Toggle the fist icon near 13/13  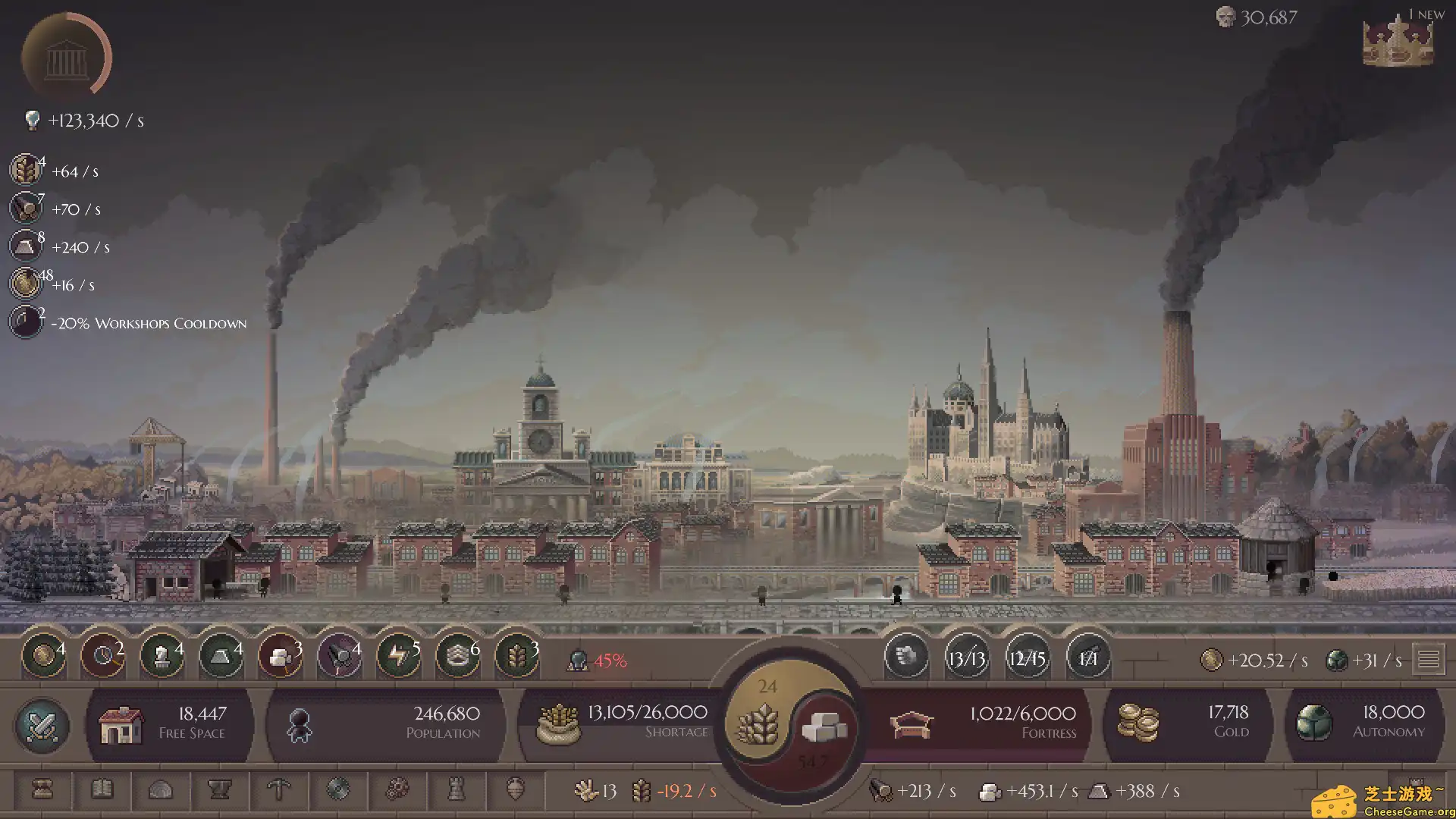907,658
